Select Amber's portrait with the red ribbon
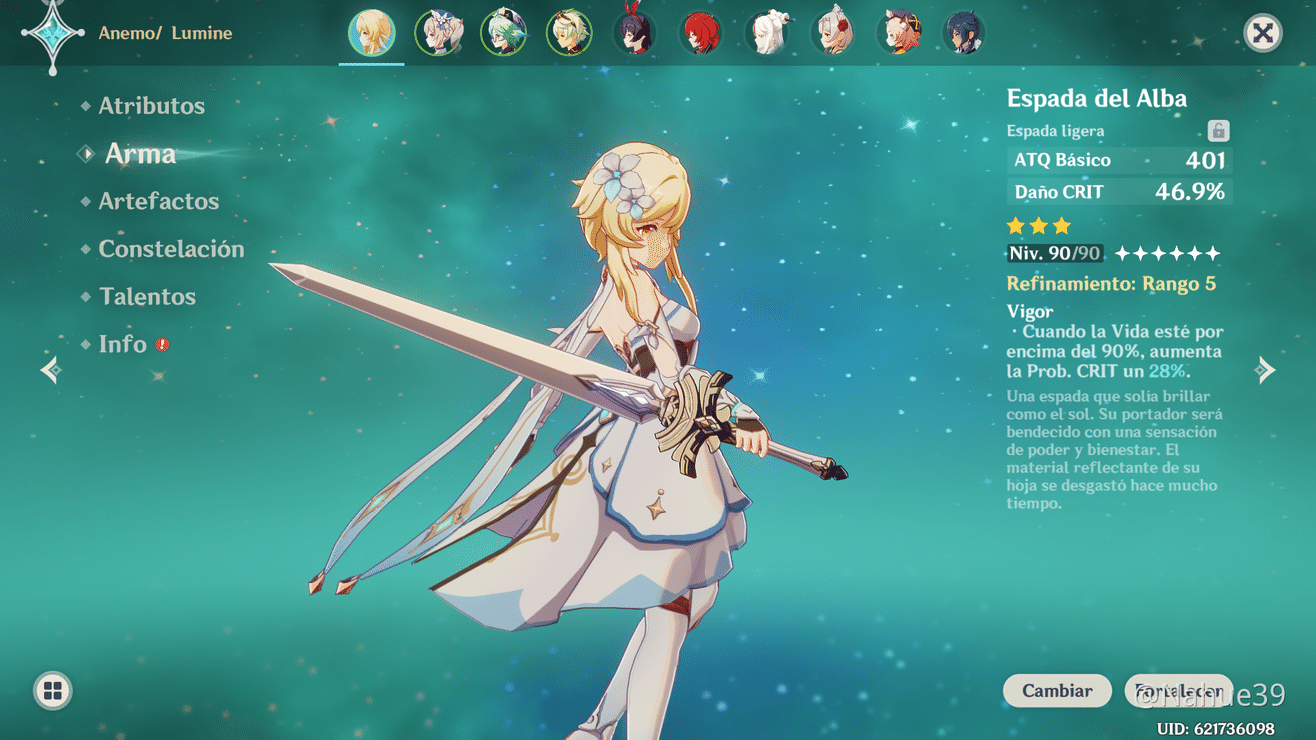Image resolution: width=1316 pixels, height=740 pixels. [635, 33]
